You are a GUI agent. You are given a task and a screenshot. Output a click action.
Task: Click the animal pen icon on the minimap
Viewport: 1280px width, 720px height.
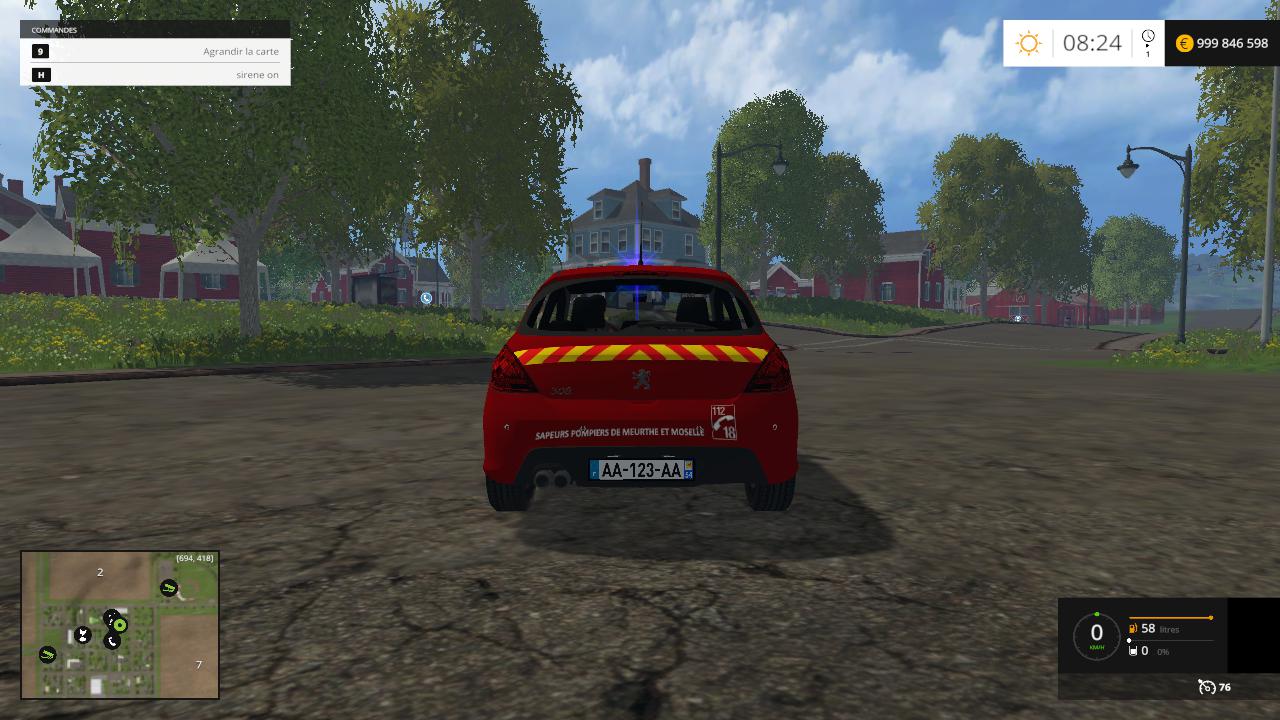coord(83,634)
